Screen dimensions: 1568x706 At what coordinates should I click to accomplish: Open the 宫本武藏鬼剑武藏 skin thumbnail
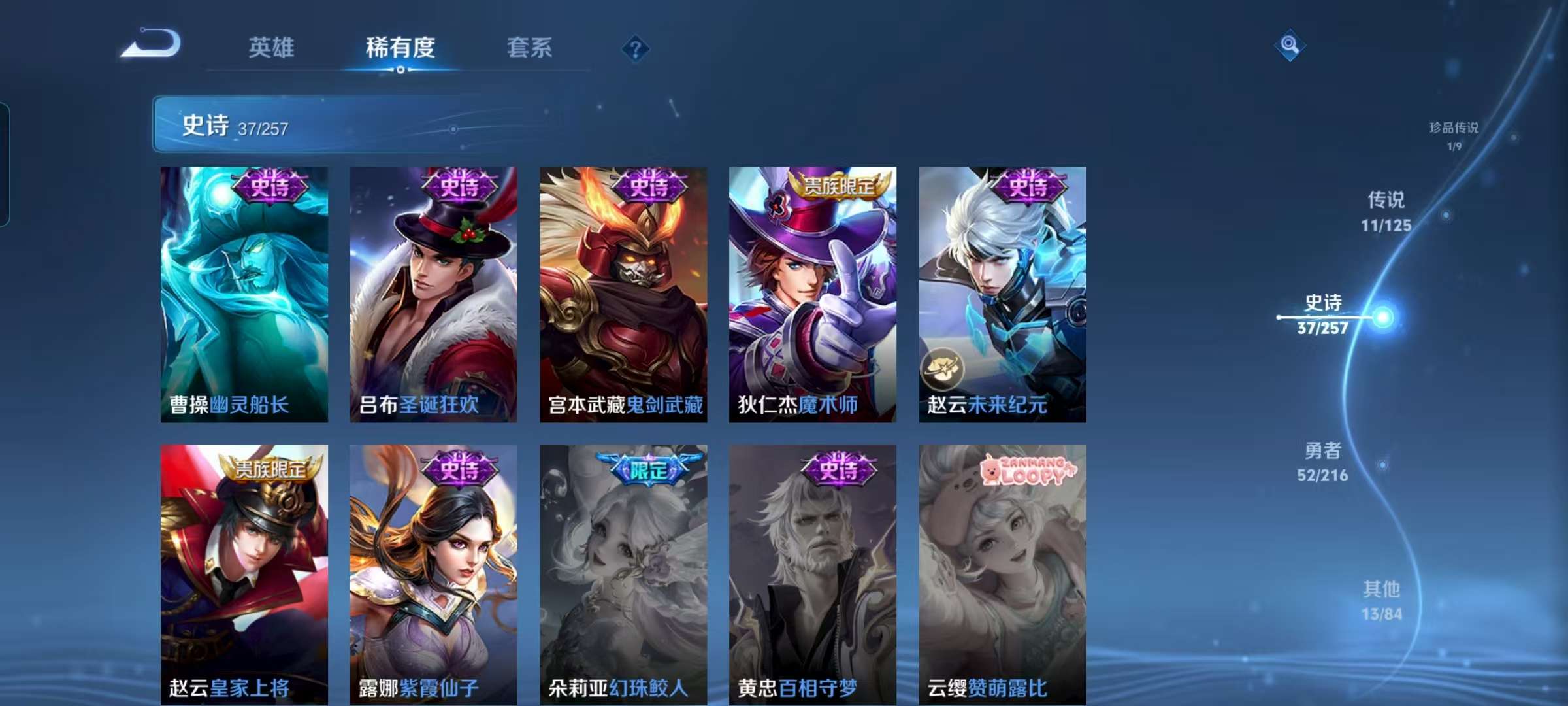(622, 294)
